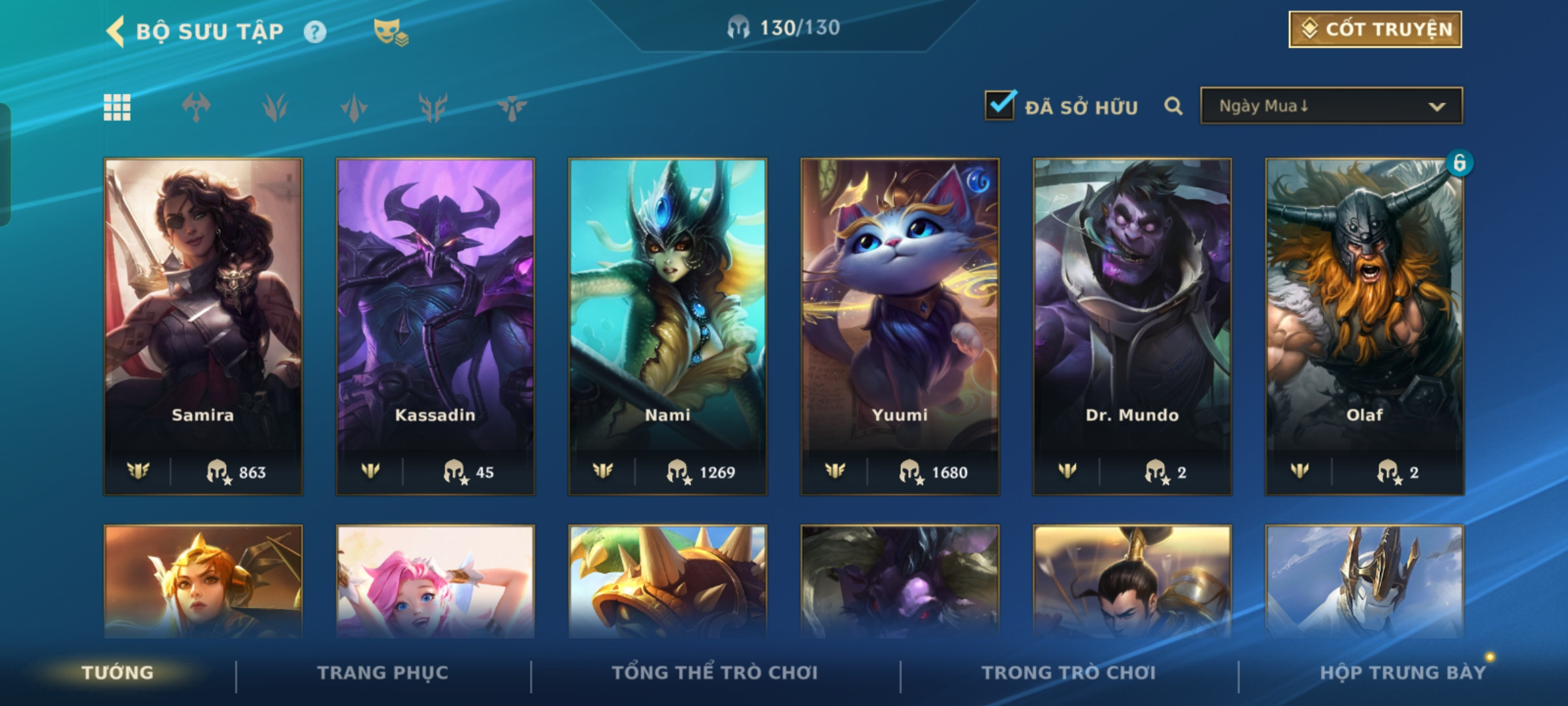Viewport: 1568px width, 706px height.
Task: Open Nami's champion card
Action: pyautogui.click(x=668, y=326)
